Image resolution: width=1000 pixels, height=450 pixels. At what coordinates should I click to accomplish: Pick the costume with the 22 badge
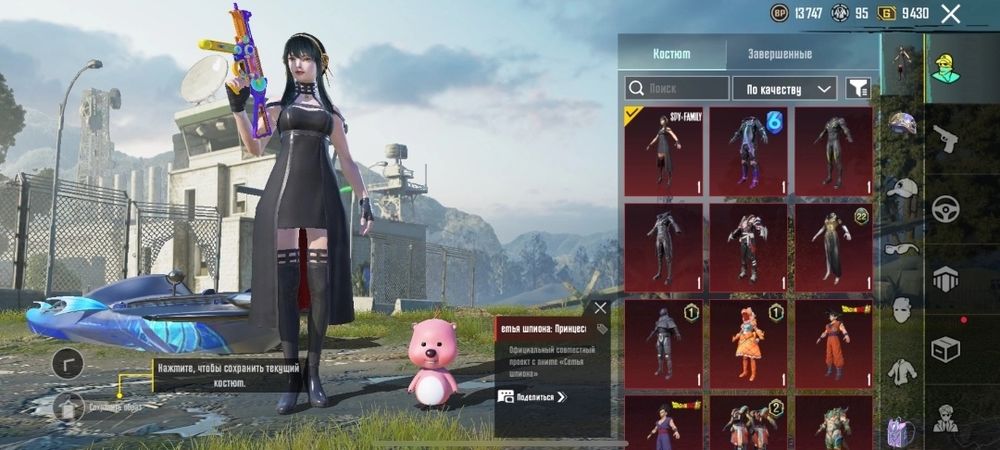point(833,247)
